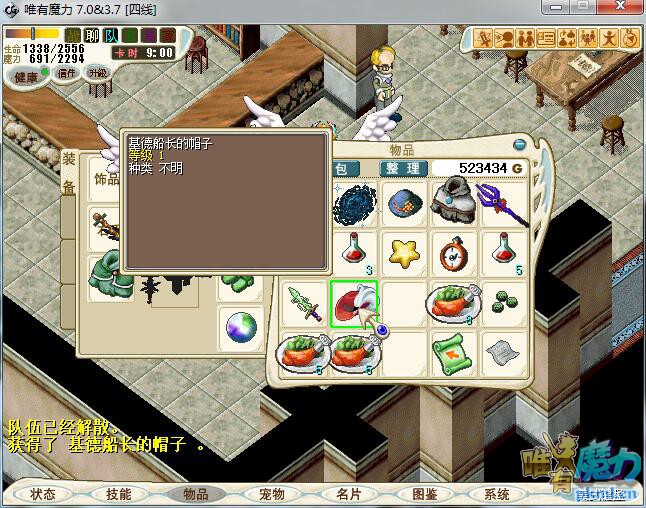Select the dark blue swirling net item
This screenshot has width=646, height=508.
pos(353,203)
